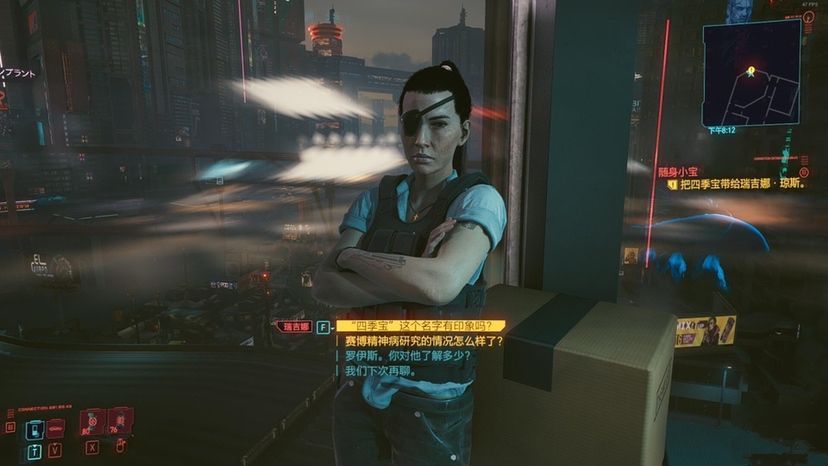Select the 罗伊斯 dialogue reply

[407, 355]
